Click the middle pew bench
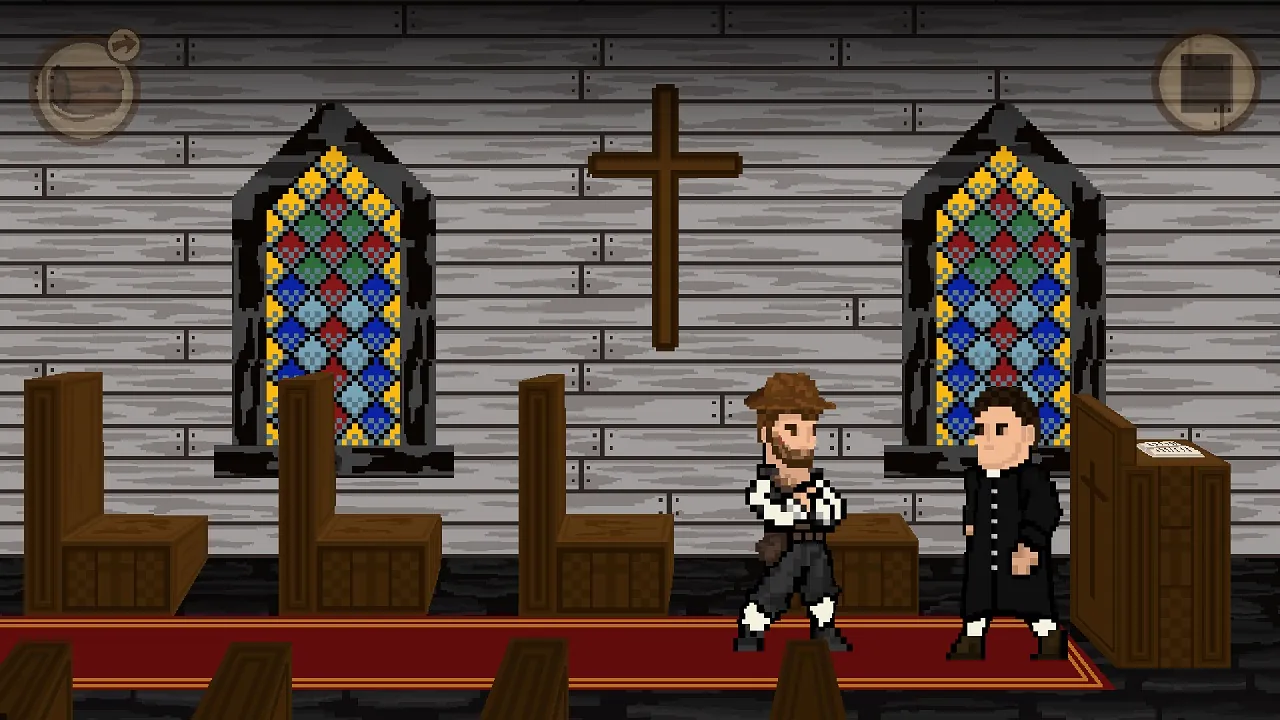The height and width of the screenshot is (720, 1280). [360, 500]
